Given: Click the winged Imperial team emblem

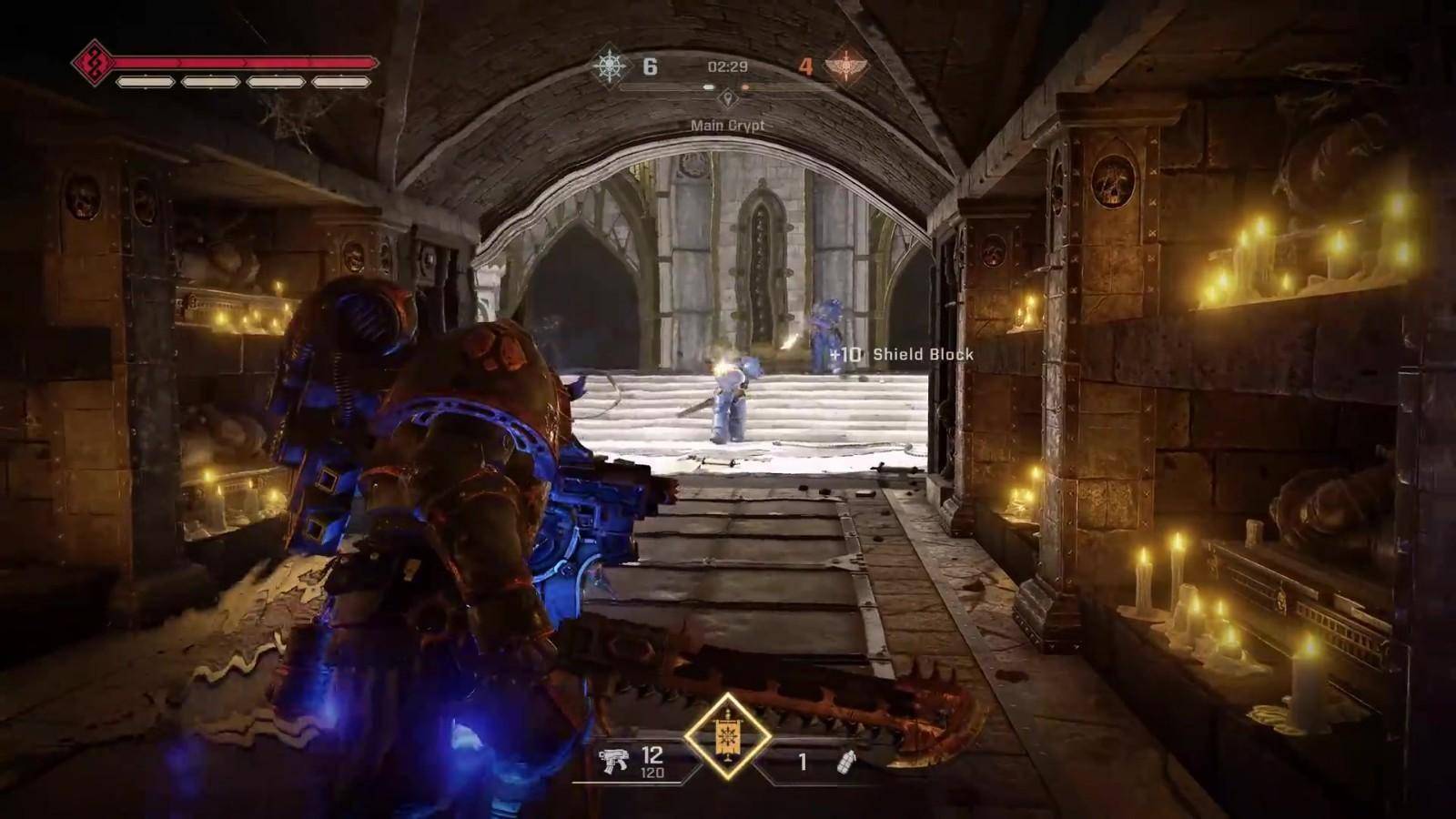Looking at the screenshot, I should pos(845,66).
